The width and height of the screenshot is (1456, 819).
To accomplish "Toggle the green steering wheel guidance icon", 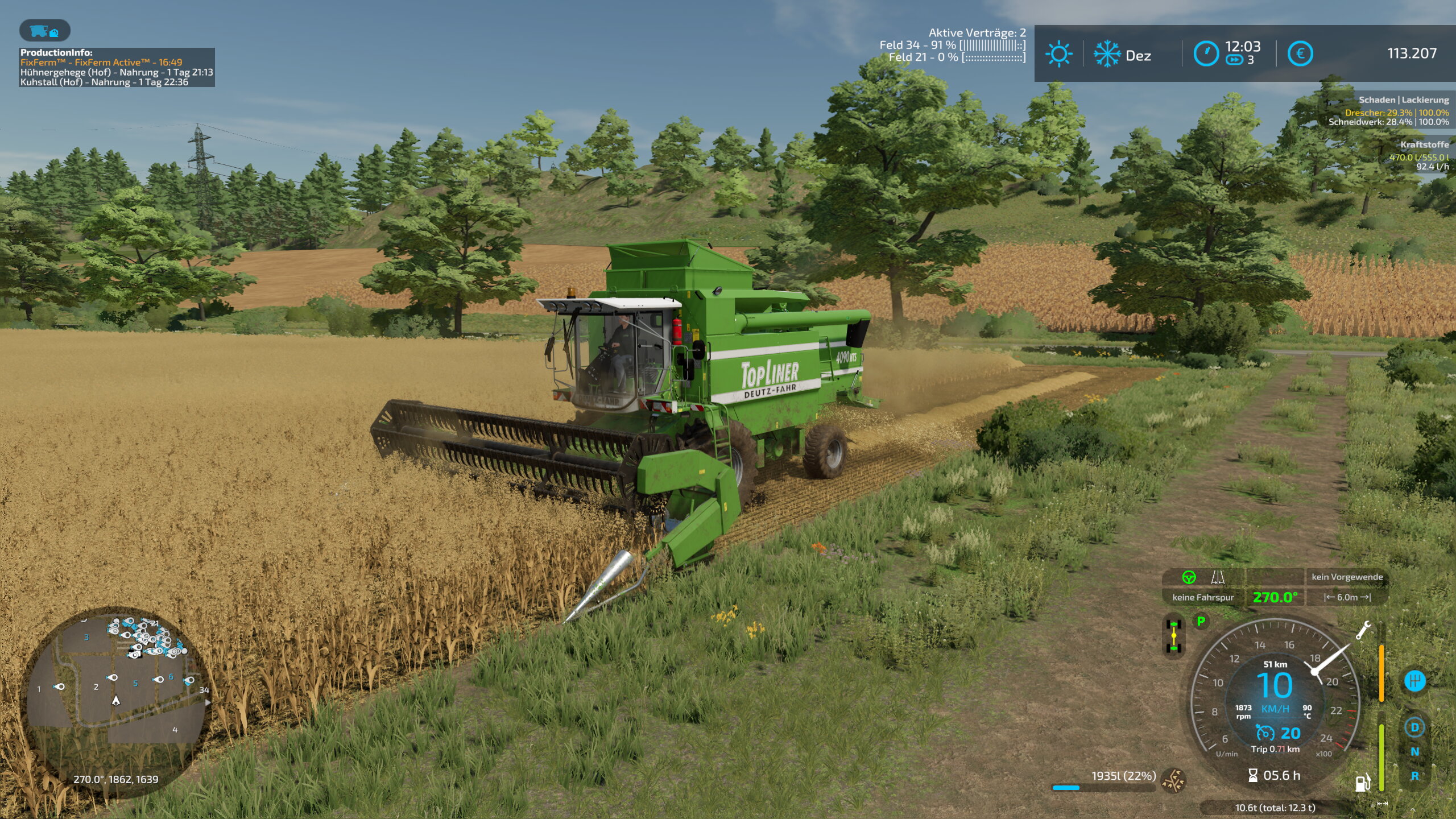I will point(1189,577).
